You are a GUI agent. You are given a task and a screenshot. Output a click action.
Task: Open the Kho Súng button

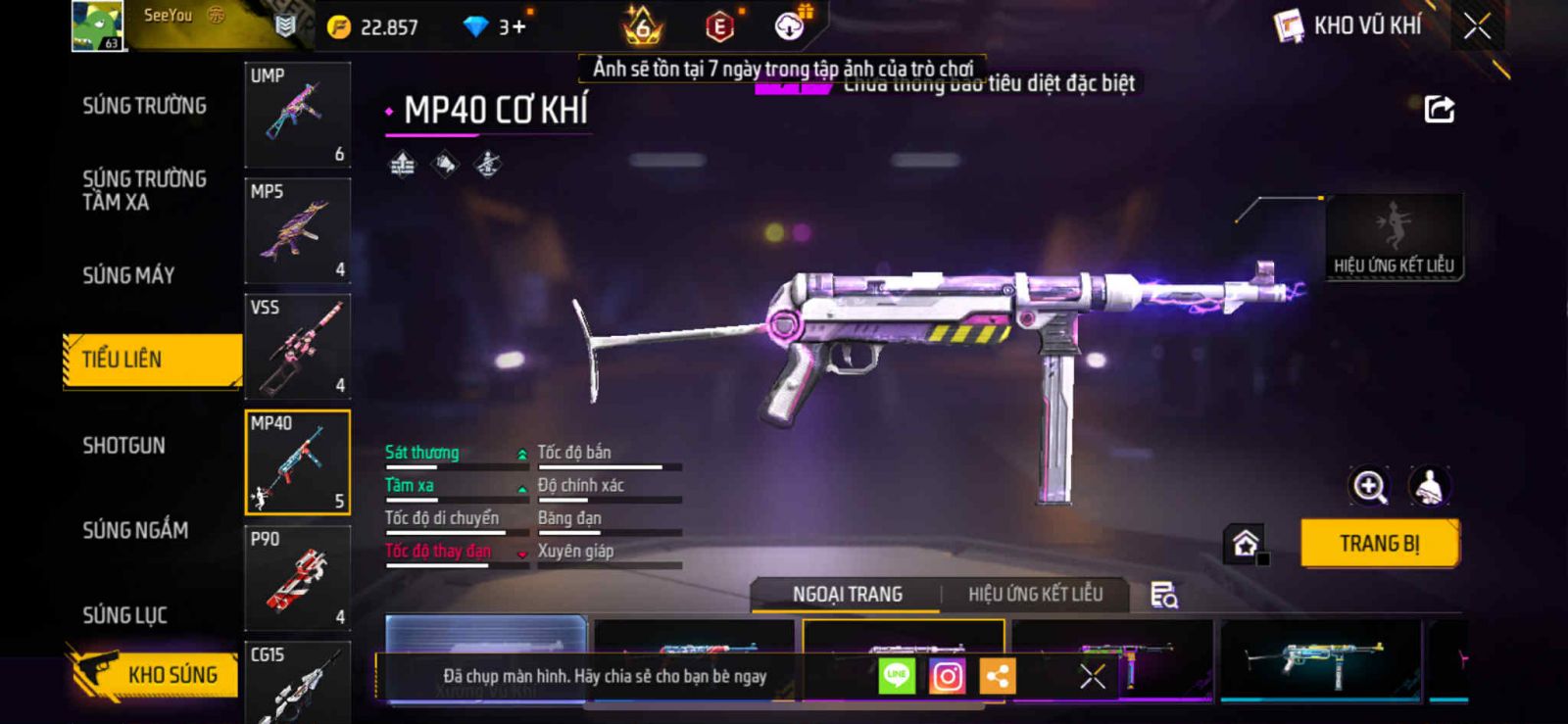157,674
